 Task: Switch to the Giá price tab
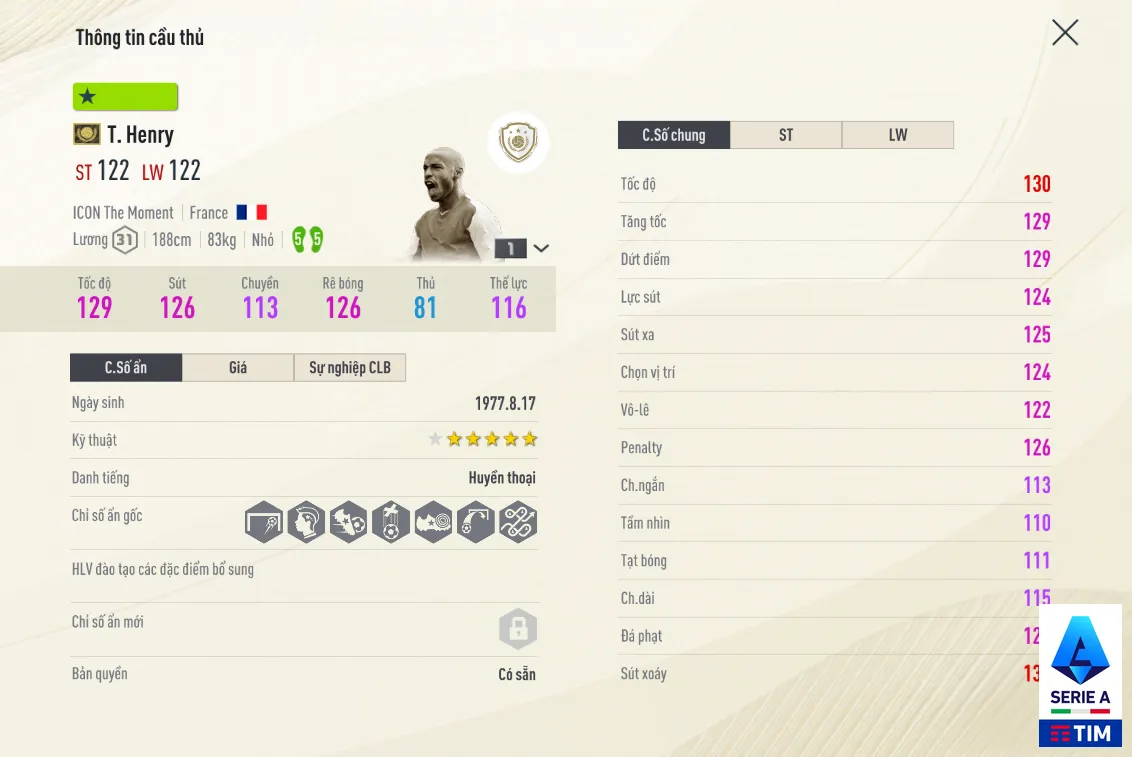pyautogui.click(x=238, y=368)
